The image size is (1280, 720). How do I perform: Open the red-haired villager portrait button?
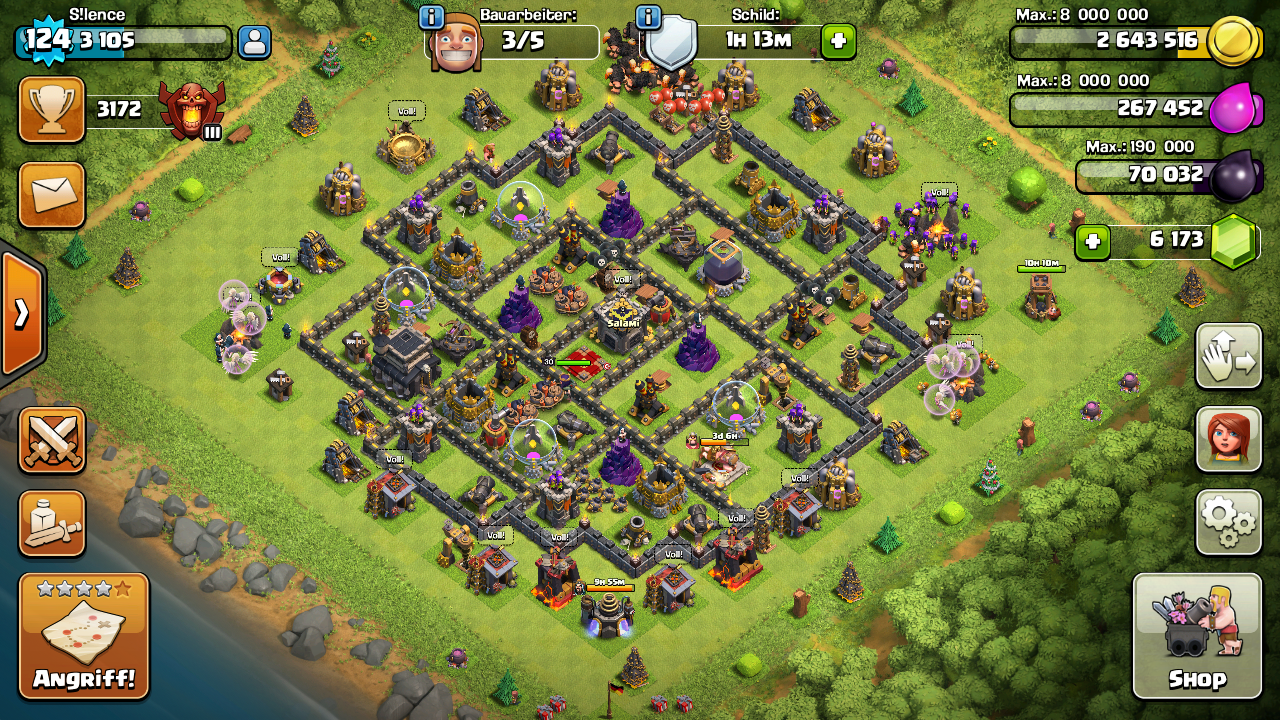point(1228,438)
